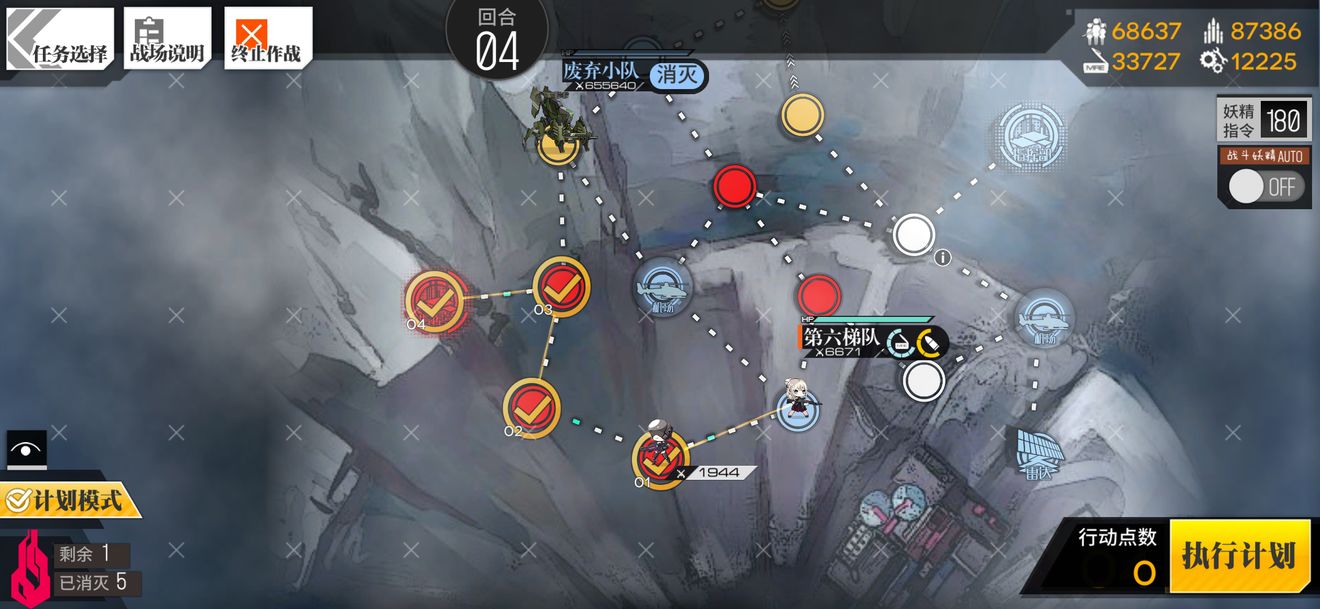Click the small info icon near white node
This screenshot has height=609, width=1320.
(942, 258)
